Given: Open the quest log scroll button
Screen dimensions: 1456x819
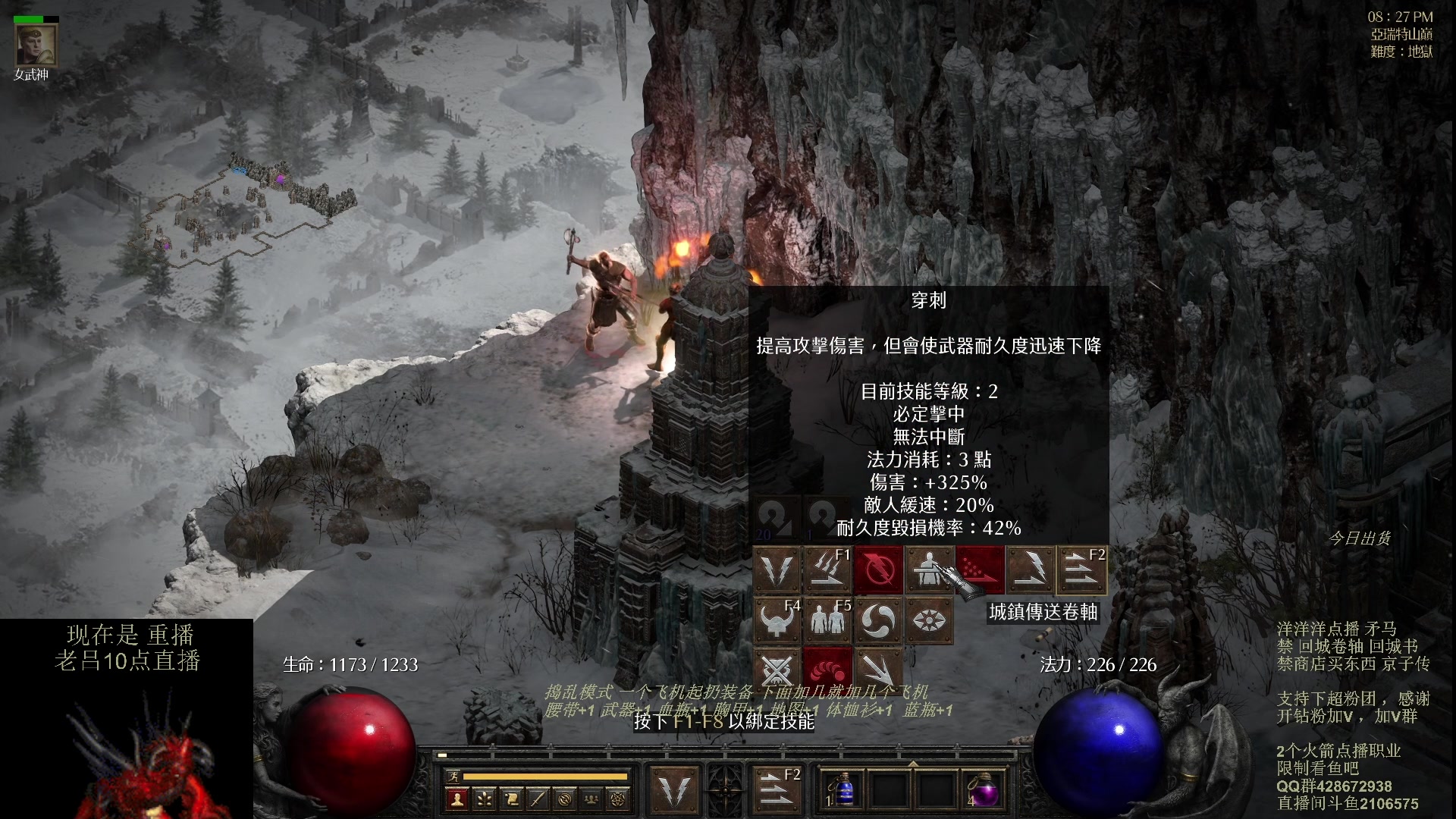Looking at the screenshot, I should tap(511, 799).
